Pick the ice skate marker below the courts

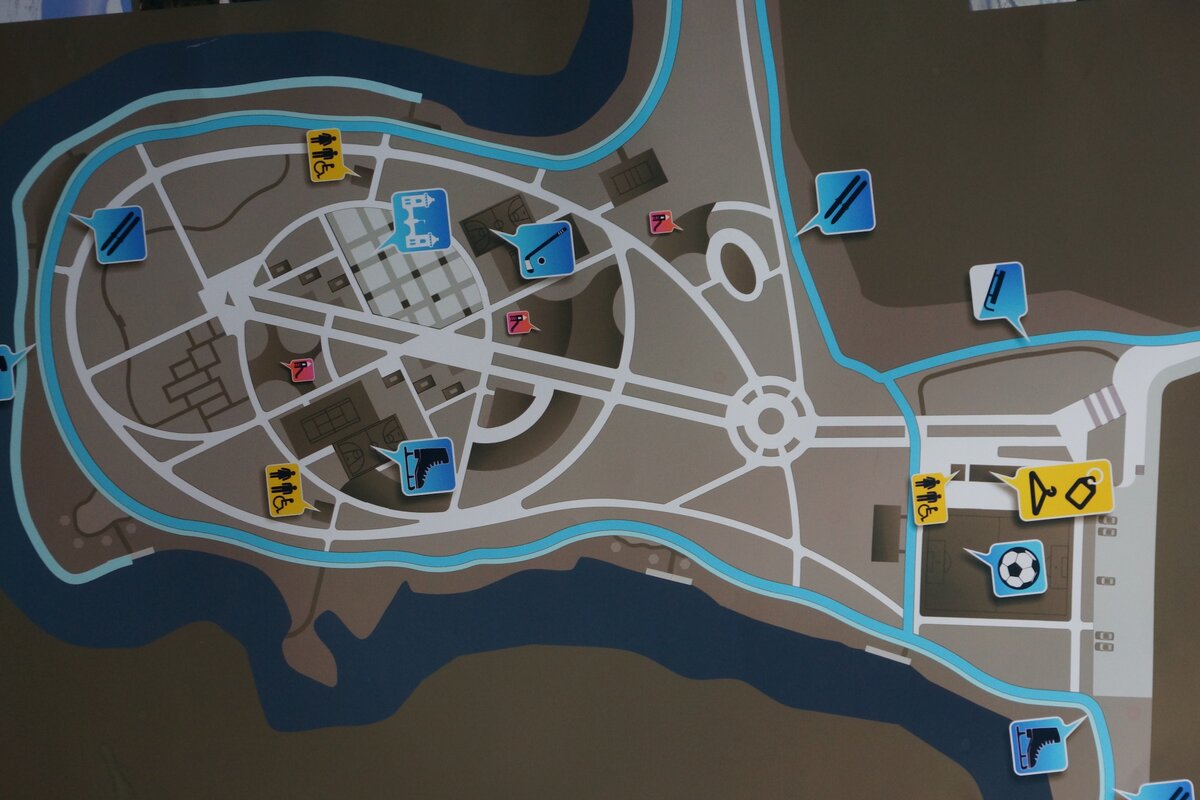click(x=426, y=466)
